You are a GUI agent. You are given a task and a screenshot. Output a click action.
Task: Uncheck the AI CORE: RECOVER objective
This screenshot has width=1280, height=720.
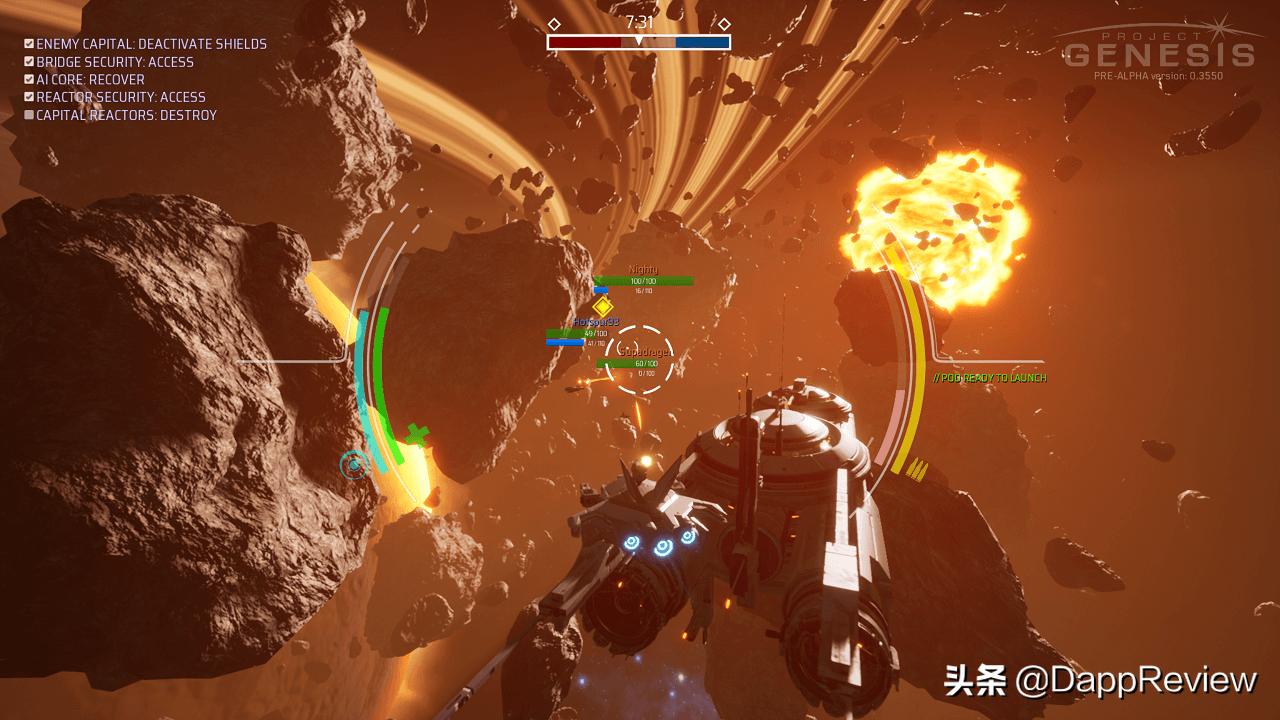[27, 79]
